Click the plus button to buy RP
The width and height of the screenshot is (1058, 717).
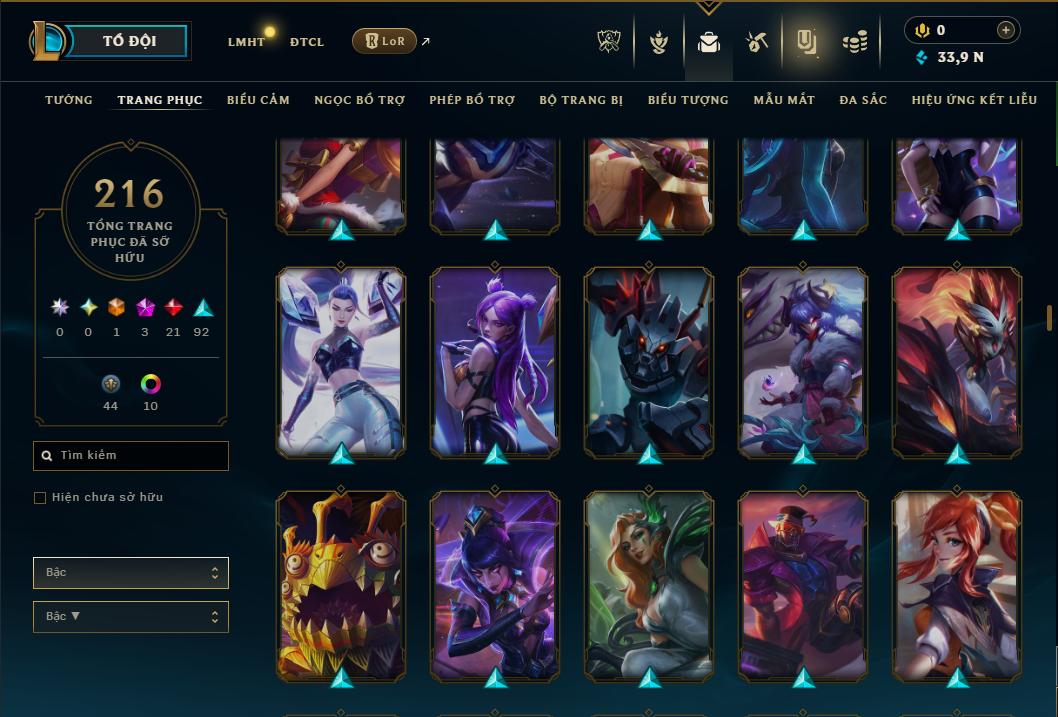click(x=1006, y=31)
